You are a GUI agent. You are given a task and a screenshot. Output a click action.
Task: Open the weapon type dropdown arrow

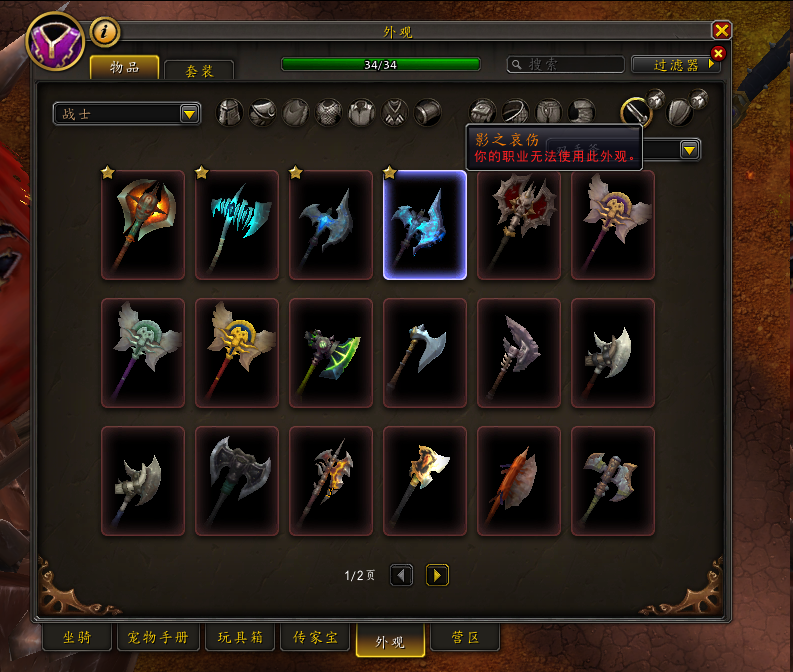(689, 150)
